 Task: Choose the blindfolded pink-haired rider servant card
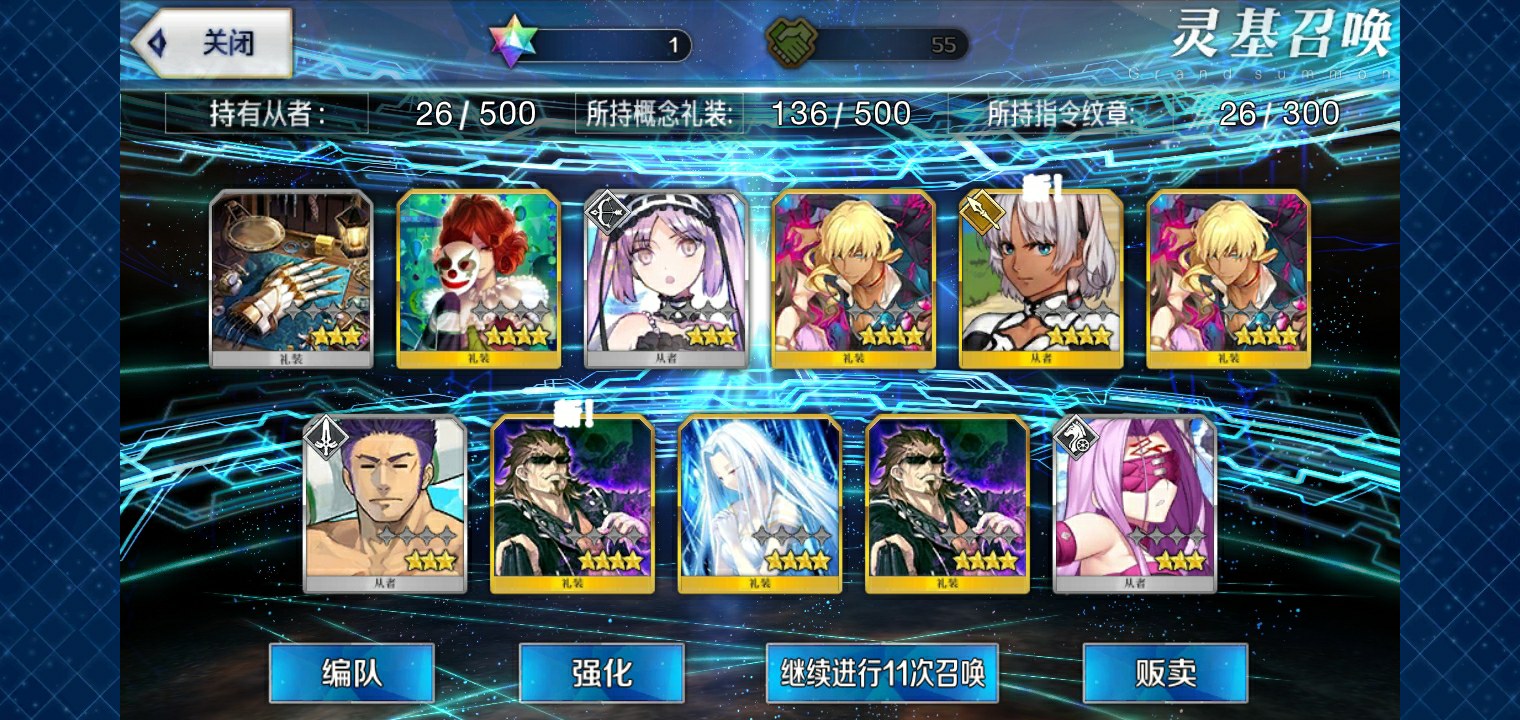coord(1135,504)
